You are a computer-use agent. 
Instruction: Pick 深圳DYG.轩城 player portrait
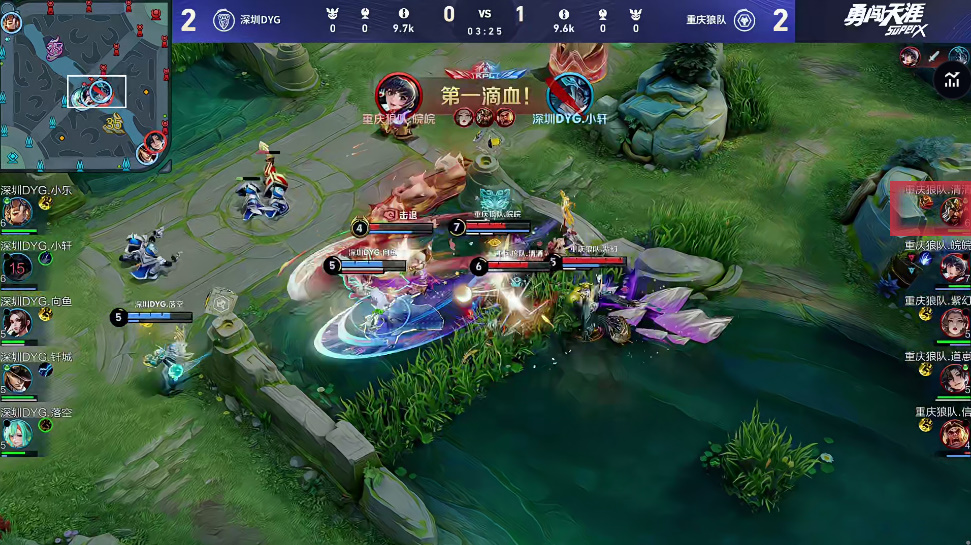[17, 377]
